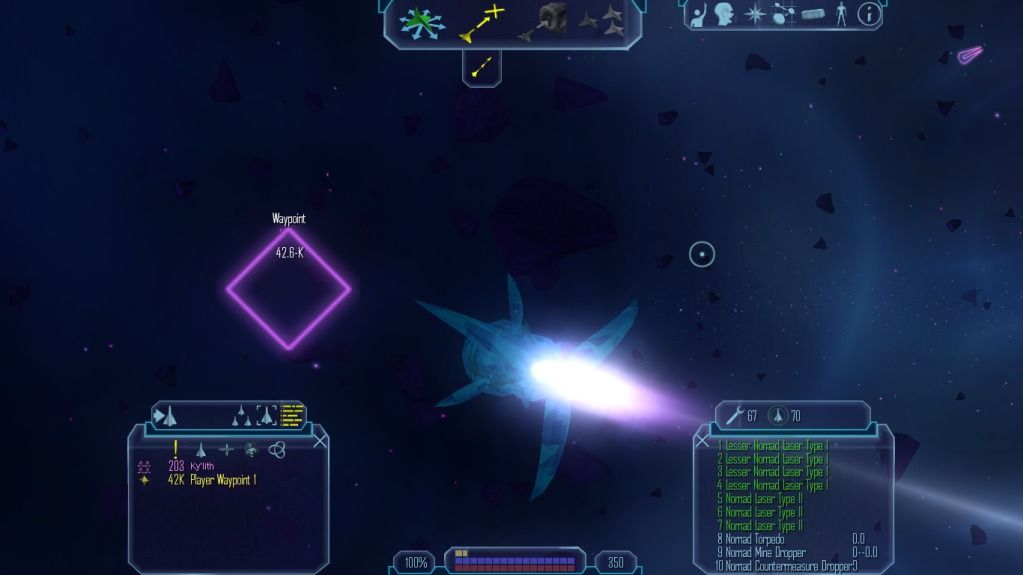Close the weapons list panel
The image size is (1023, 575).
point(703,439)
